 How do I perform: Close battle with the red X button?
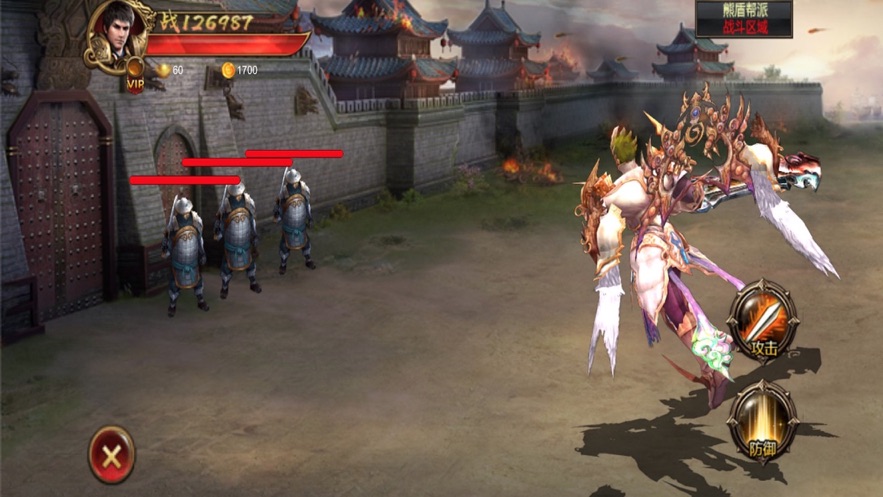click(x=111, y=455)
